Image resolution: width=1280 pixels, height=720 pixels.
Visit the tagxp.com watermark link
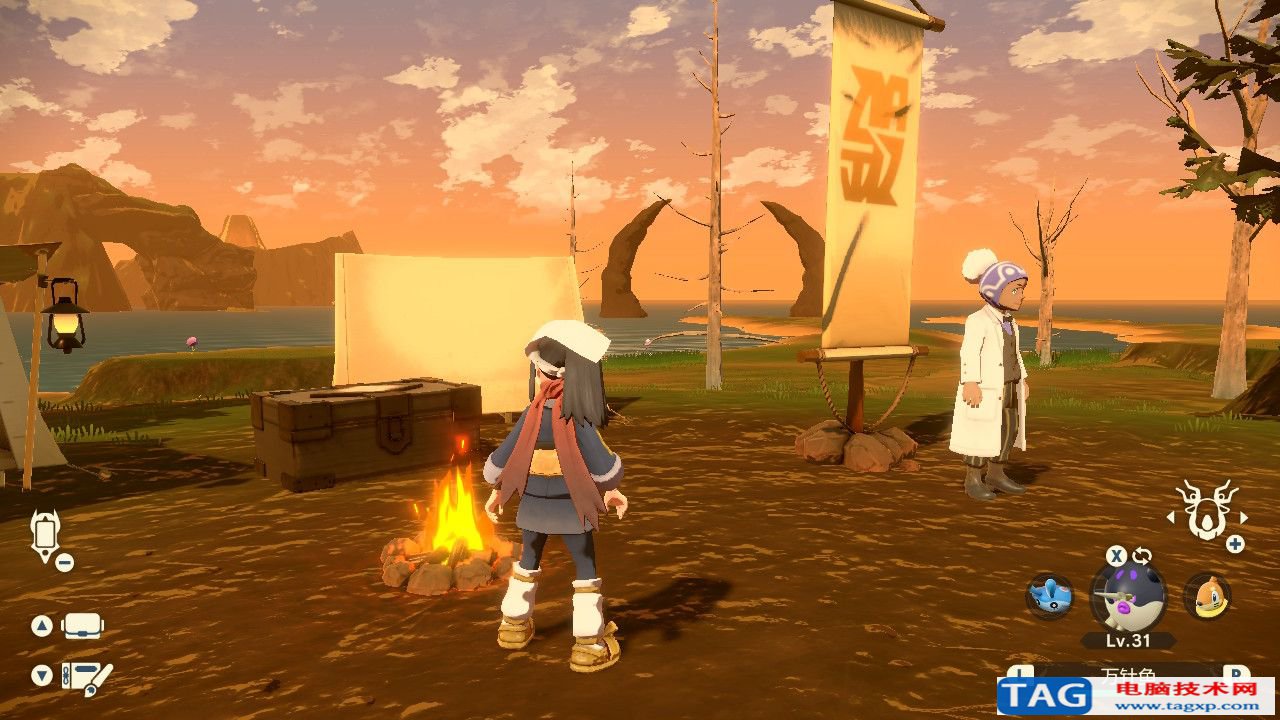point(1135,694)
